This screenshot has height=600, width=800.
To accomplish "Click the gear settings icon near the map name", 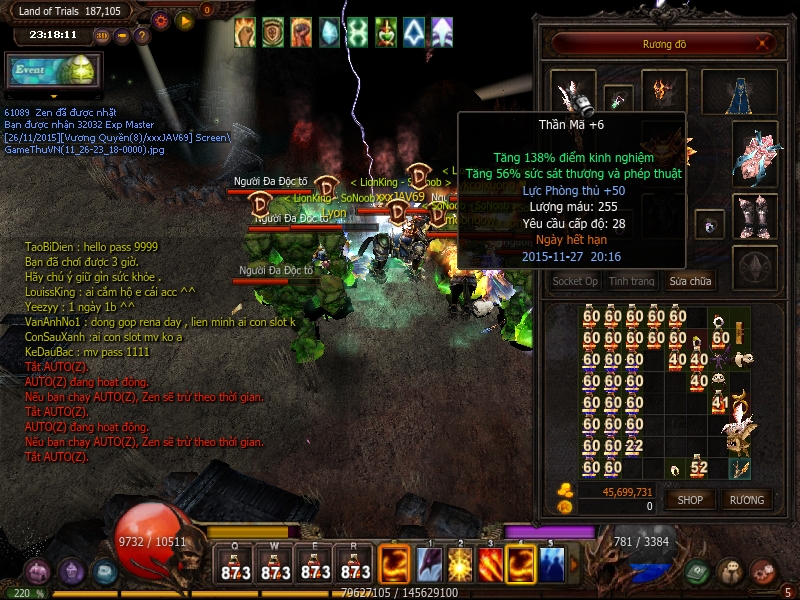I will click(x=160, y=20).
